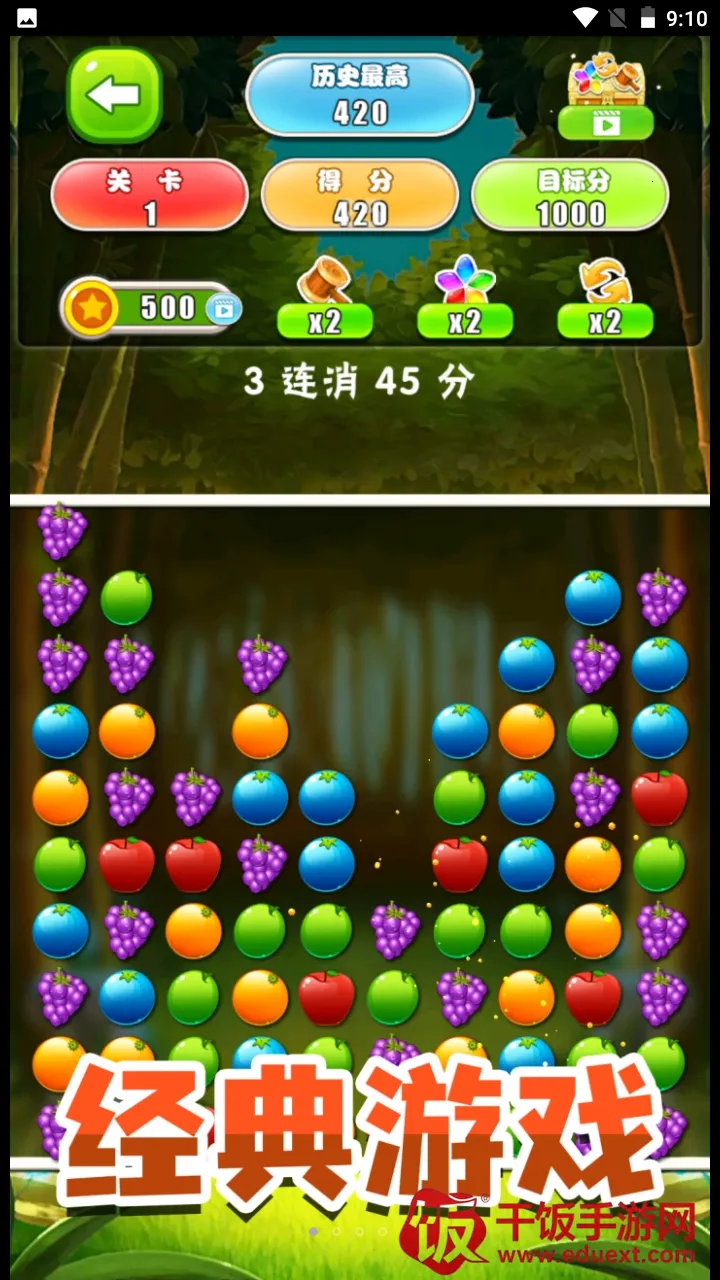Image resolution: width=720 pixels, height=1280 pixels.
Task: Open the treasure chest video reward
Action: pos(605,97)
